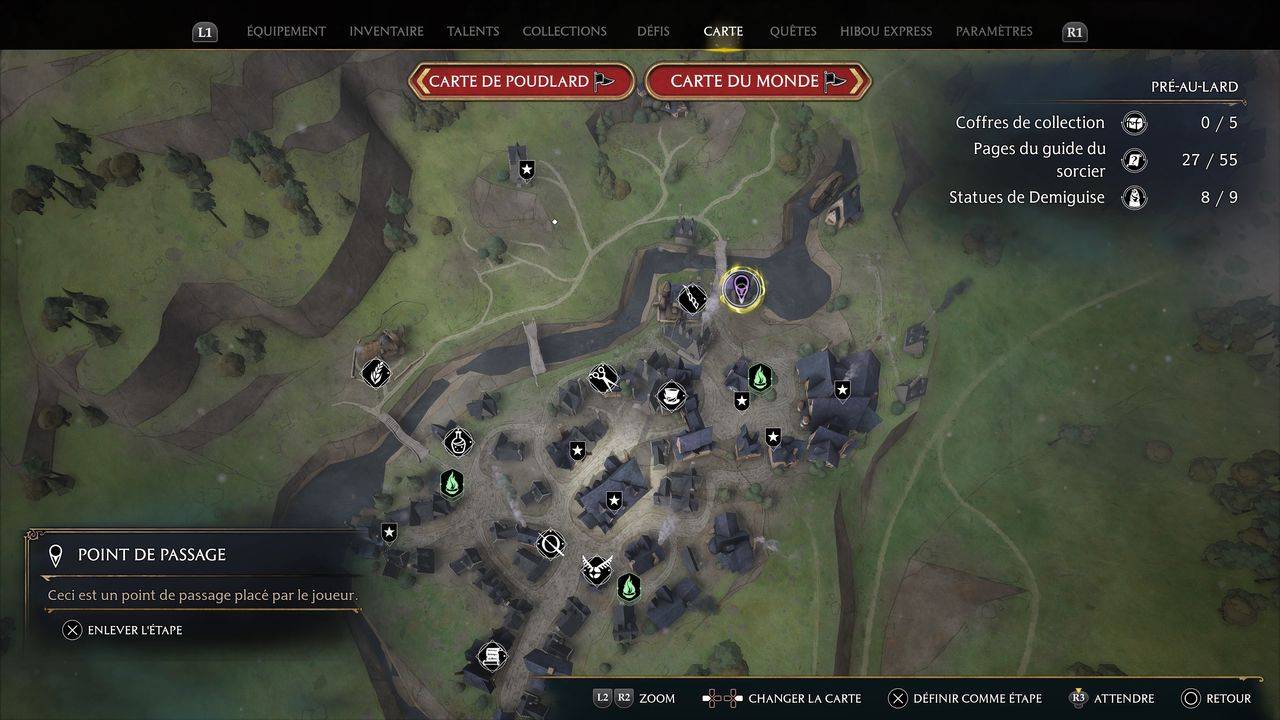Go to the Paramètres tab
1280x720 pixels.
994,31
